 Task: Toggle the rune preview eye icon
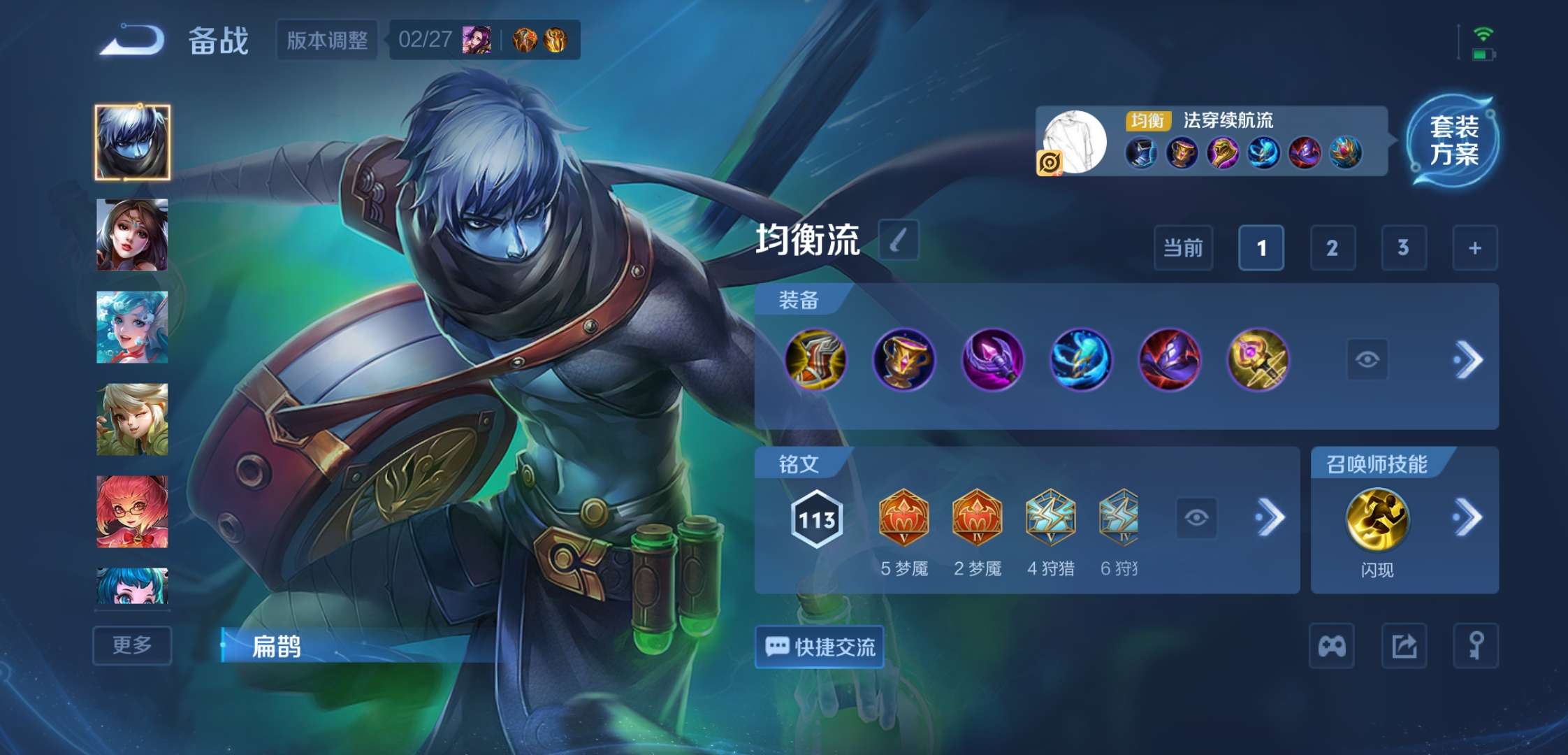[x=1196, y=517]
